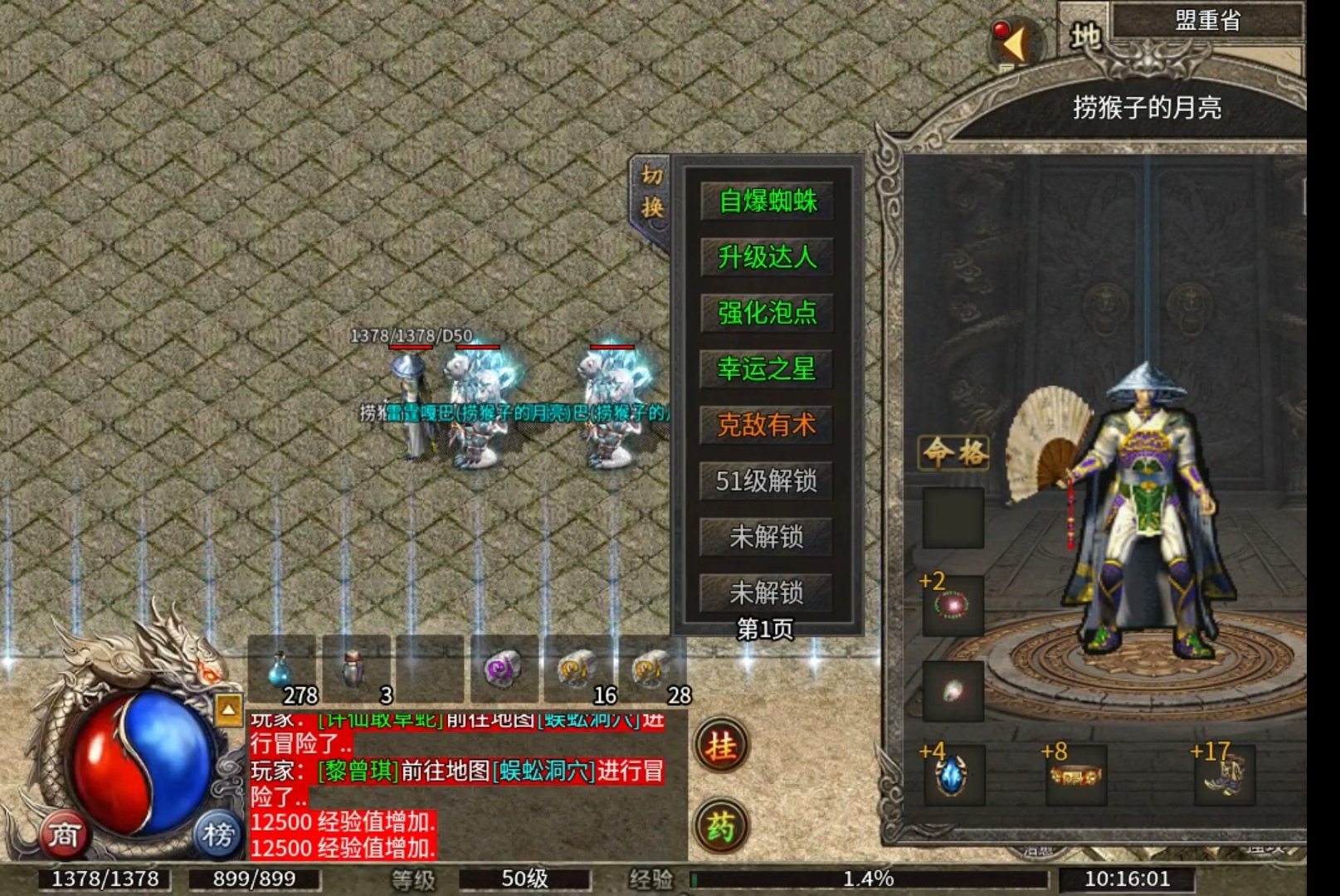Tap the 药 potion button
This screenshot has height=896, width=1340.
tap(721, 825)
